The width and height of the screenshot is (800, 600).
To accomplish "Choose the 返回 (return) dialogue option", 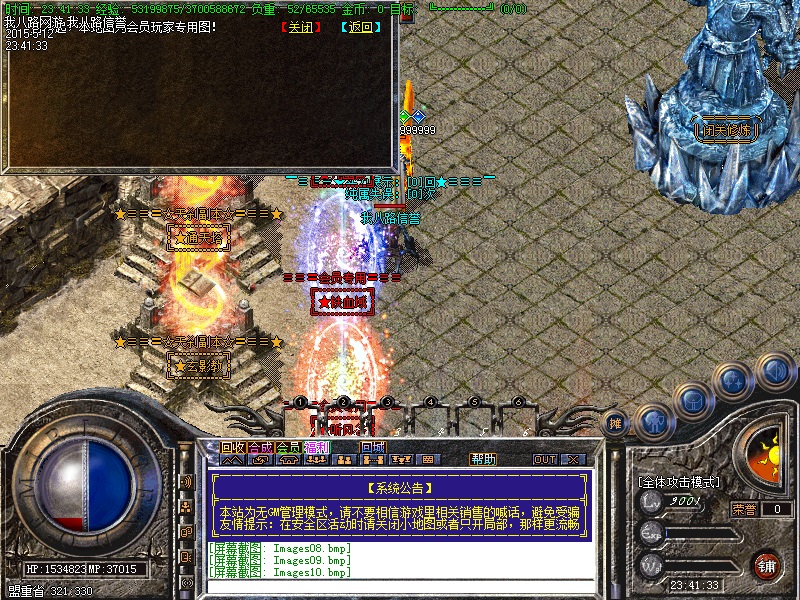I will click(360, 28).
